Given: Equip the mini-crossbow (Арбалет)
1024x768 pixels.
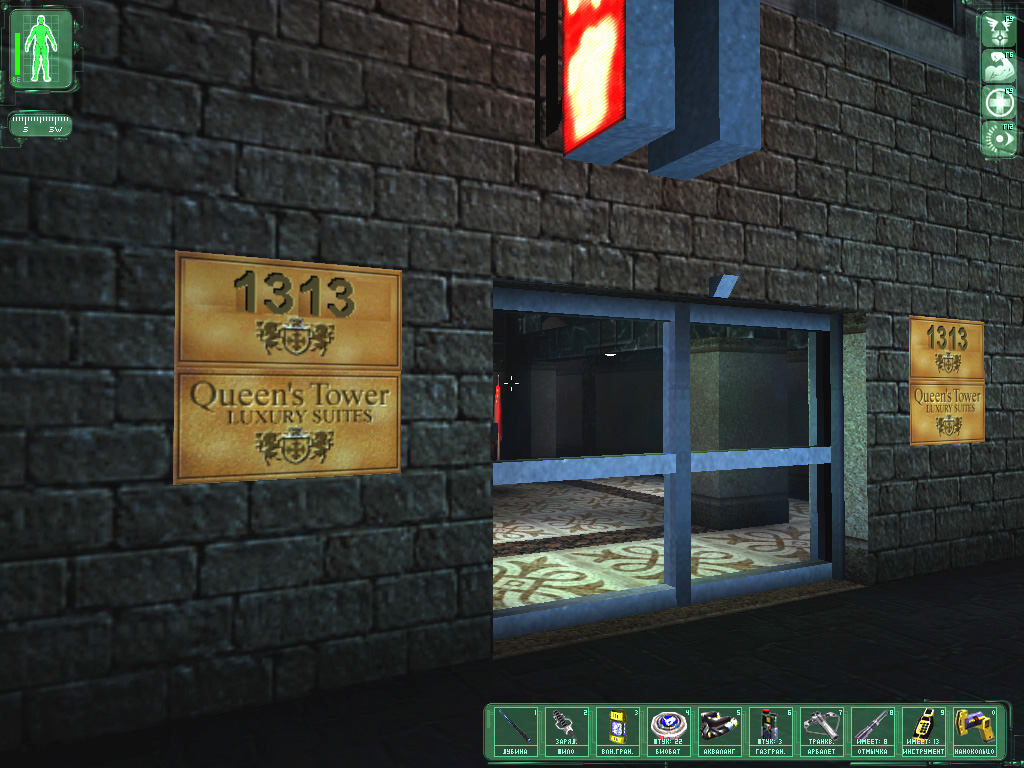Looking at the screenshot, I should pyautogui.click(x=825, y=731).
